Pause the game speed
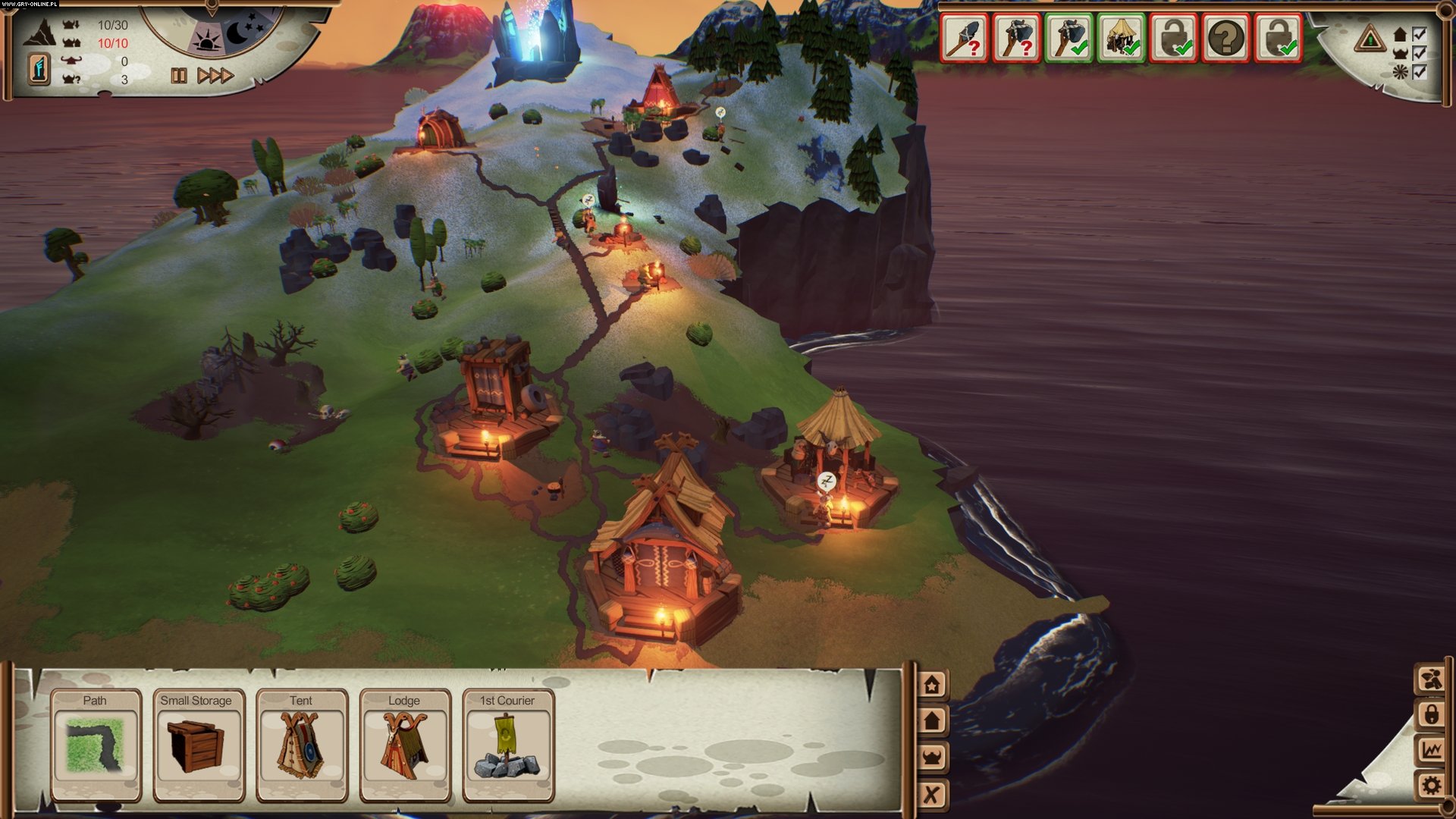This screenshot has height=819, width=1456. [x=179, y=76]
